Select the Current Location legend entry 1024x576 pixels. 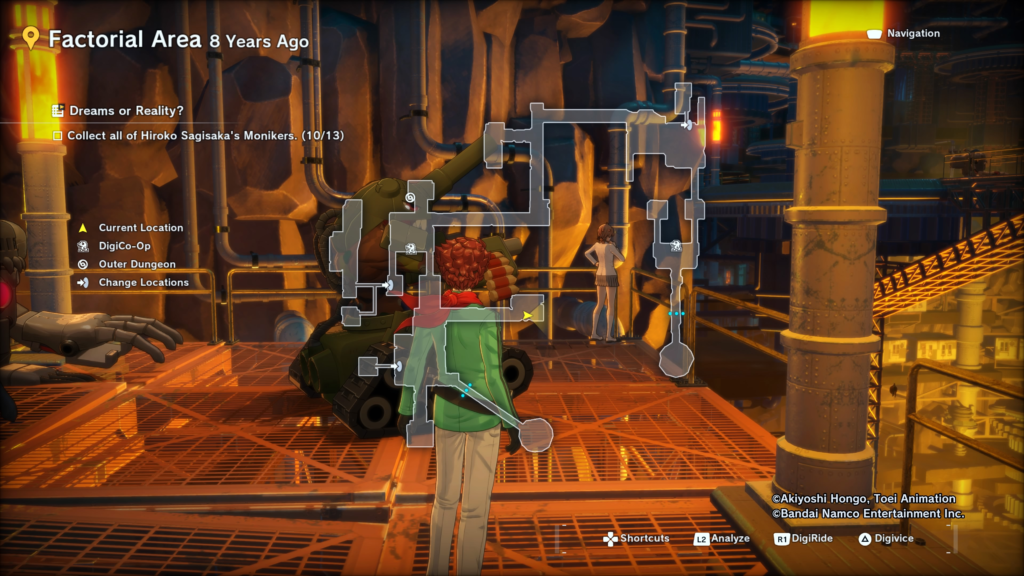click(x=140, y=228)
